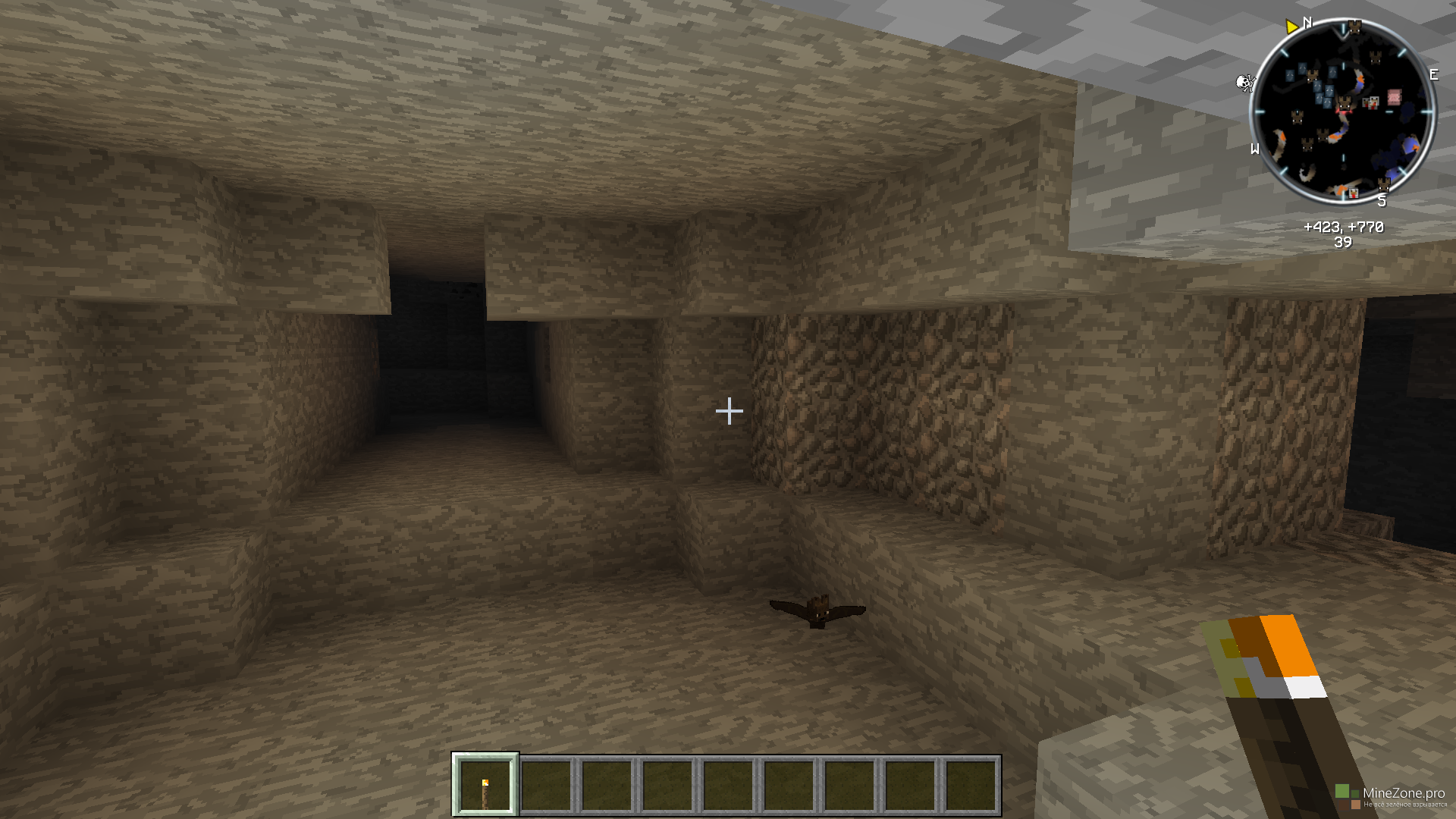
Task: Click the skull marker beside the minimap
Action: 1244,82
